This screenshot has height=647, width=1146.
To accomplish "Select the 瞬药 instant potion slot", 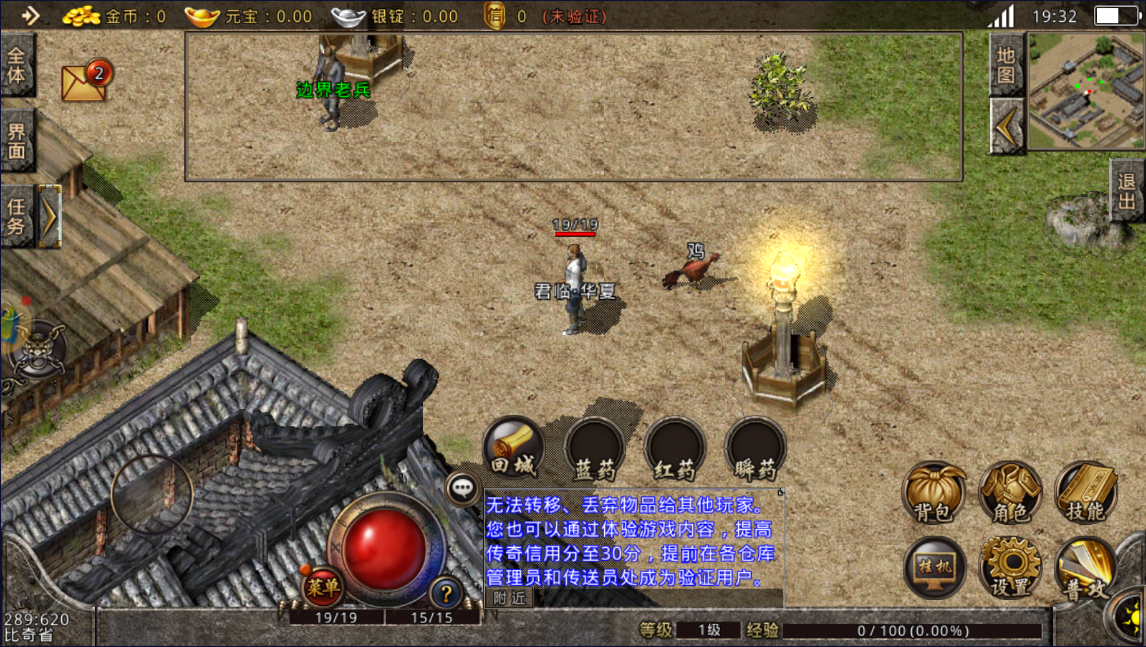I will point(755,447).
